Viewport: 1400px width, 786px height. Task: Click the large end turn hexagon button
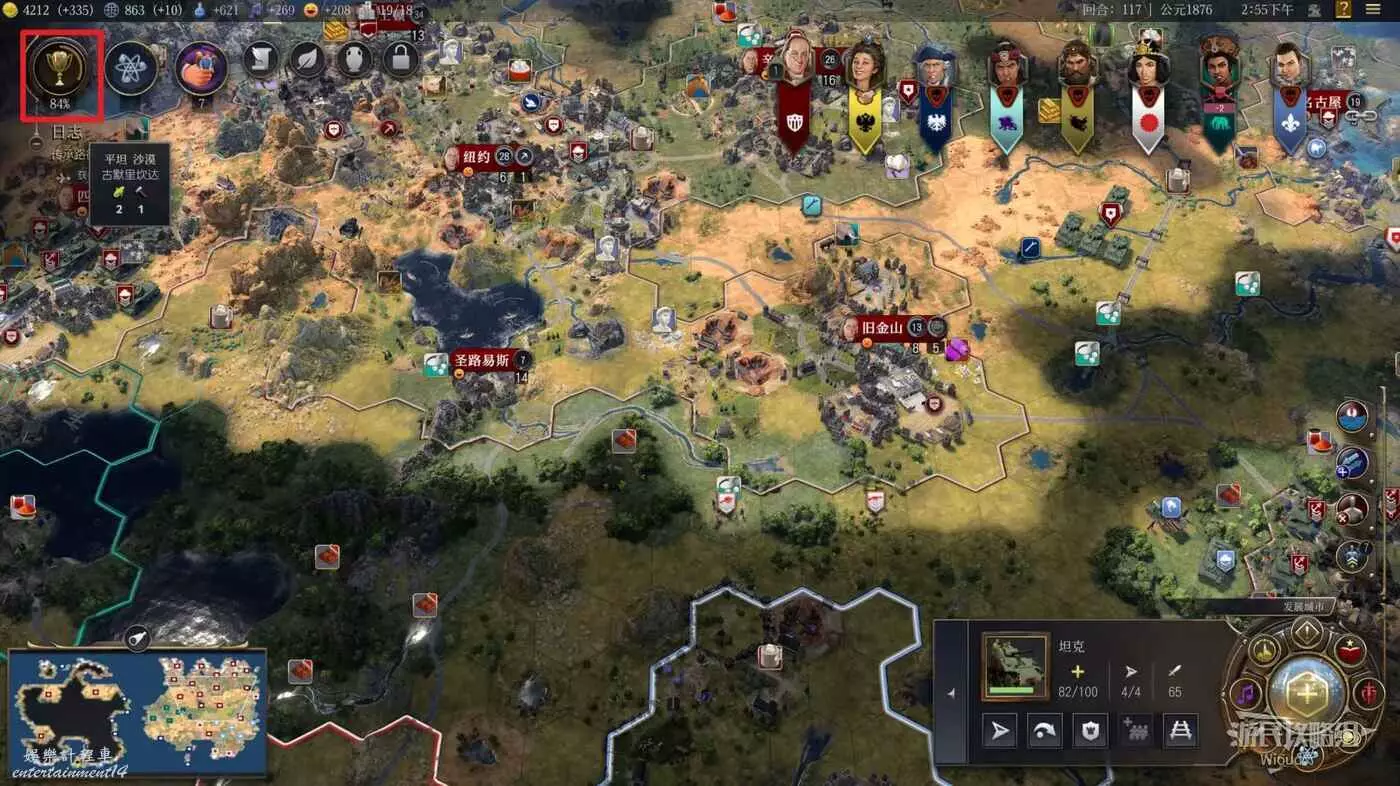[x=1307, y=692]
